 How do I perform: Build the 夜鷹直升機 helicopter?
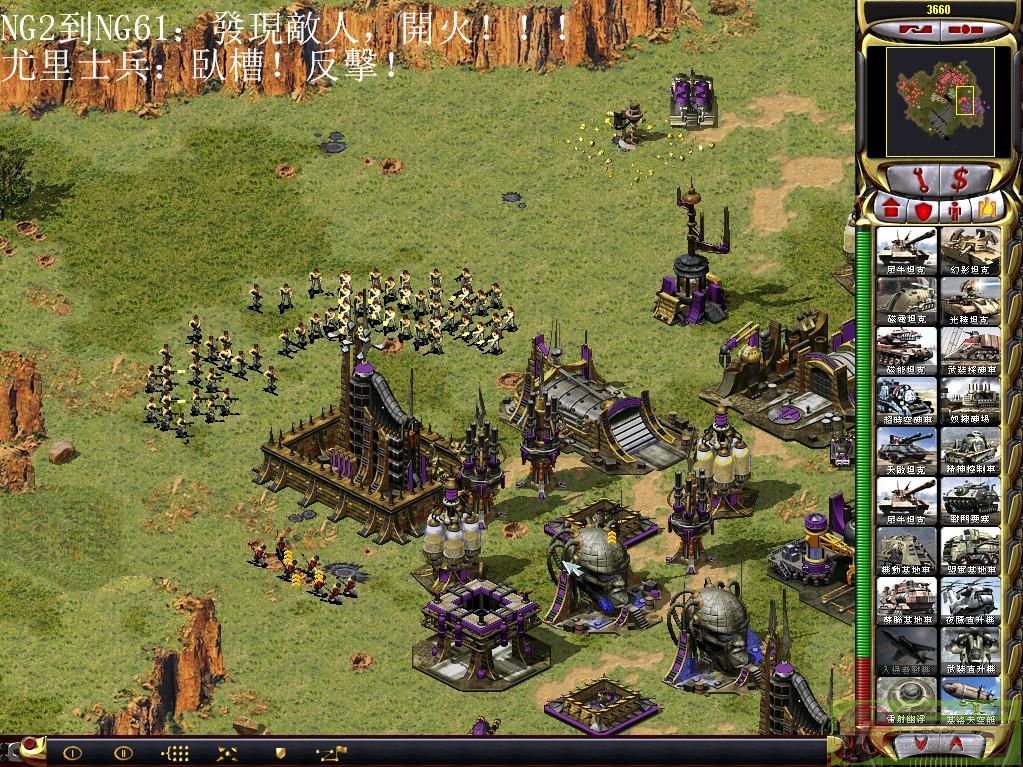970,601
